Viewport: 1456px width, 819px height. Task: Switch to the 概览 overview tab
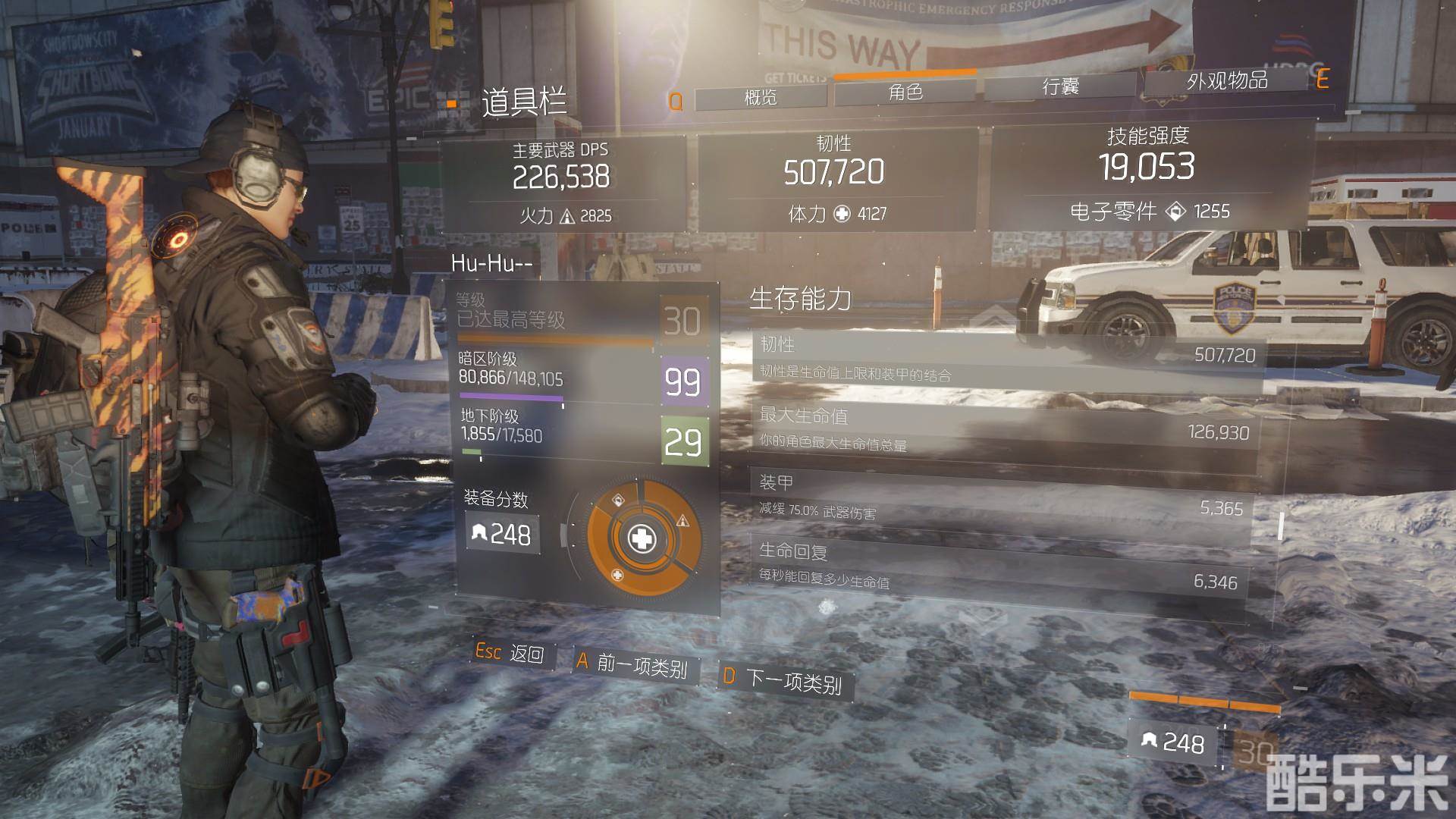(x=761, y=98)
